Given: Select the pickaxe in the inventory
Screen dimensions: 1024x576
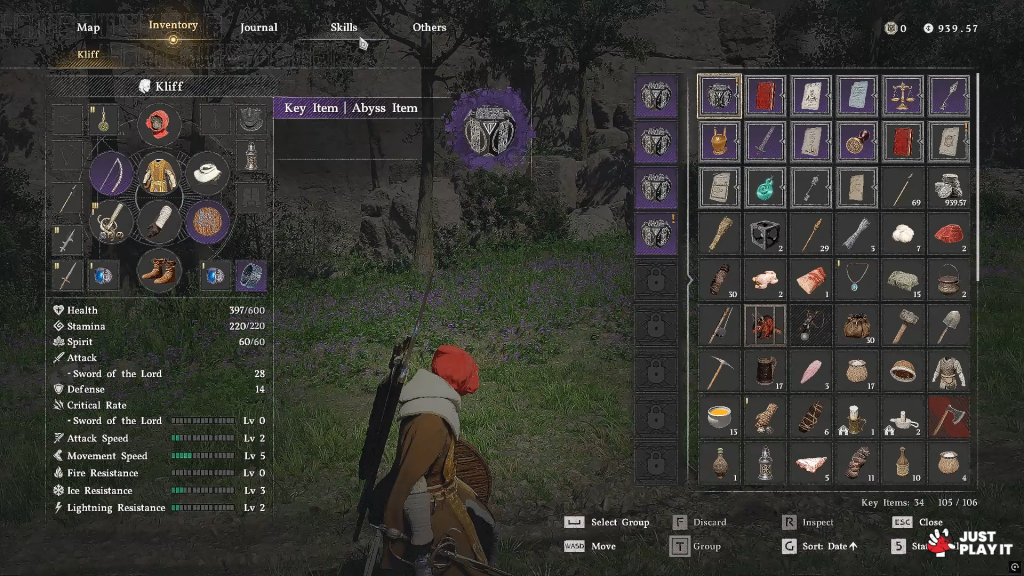Looking at the screenshot, I should coord(719,370).
